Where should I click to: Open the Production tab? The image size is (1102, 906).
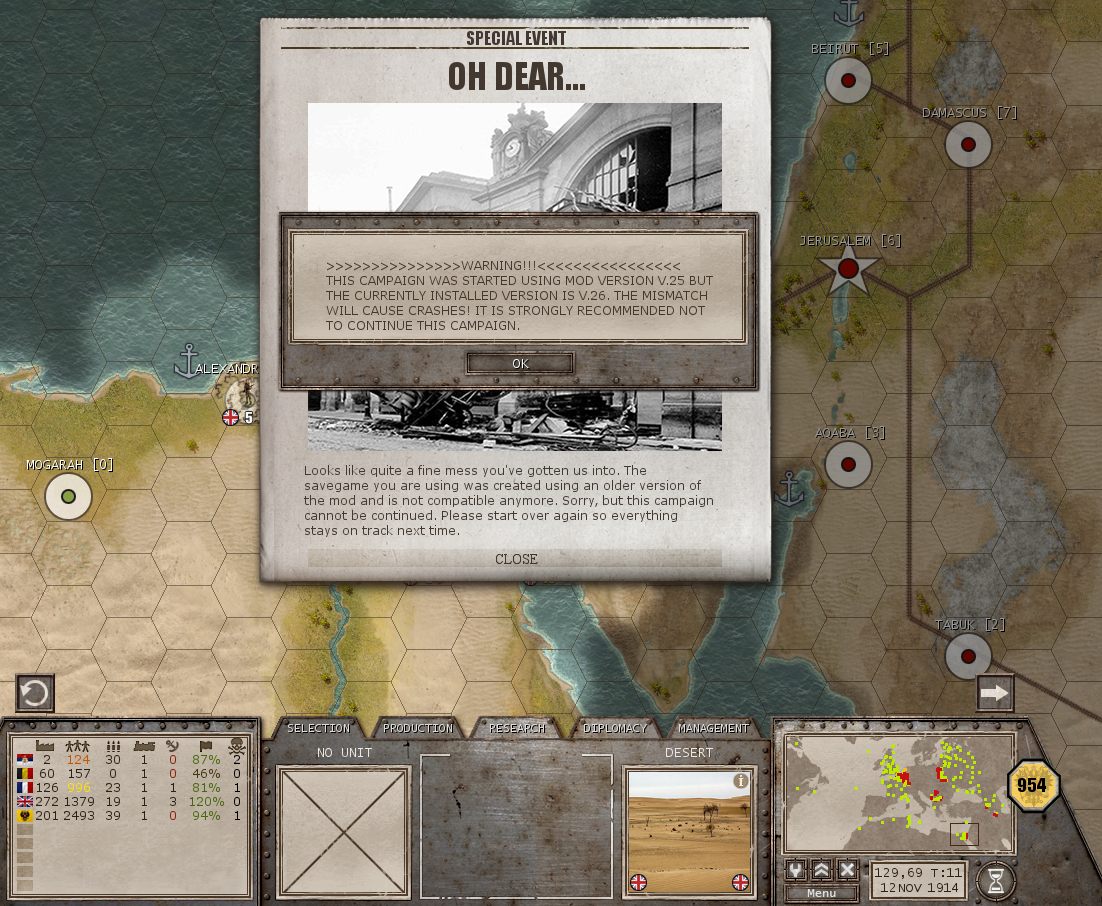pos(418,728)
